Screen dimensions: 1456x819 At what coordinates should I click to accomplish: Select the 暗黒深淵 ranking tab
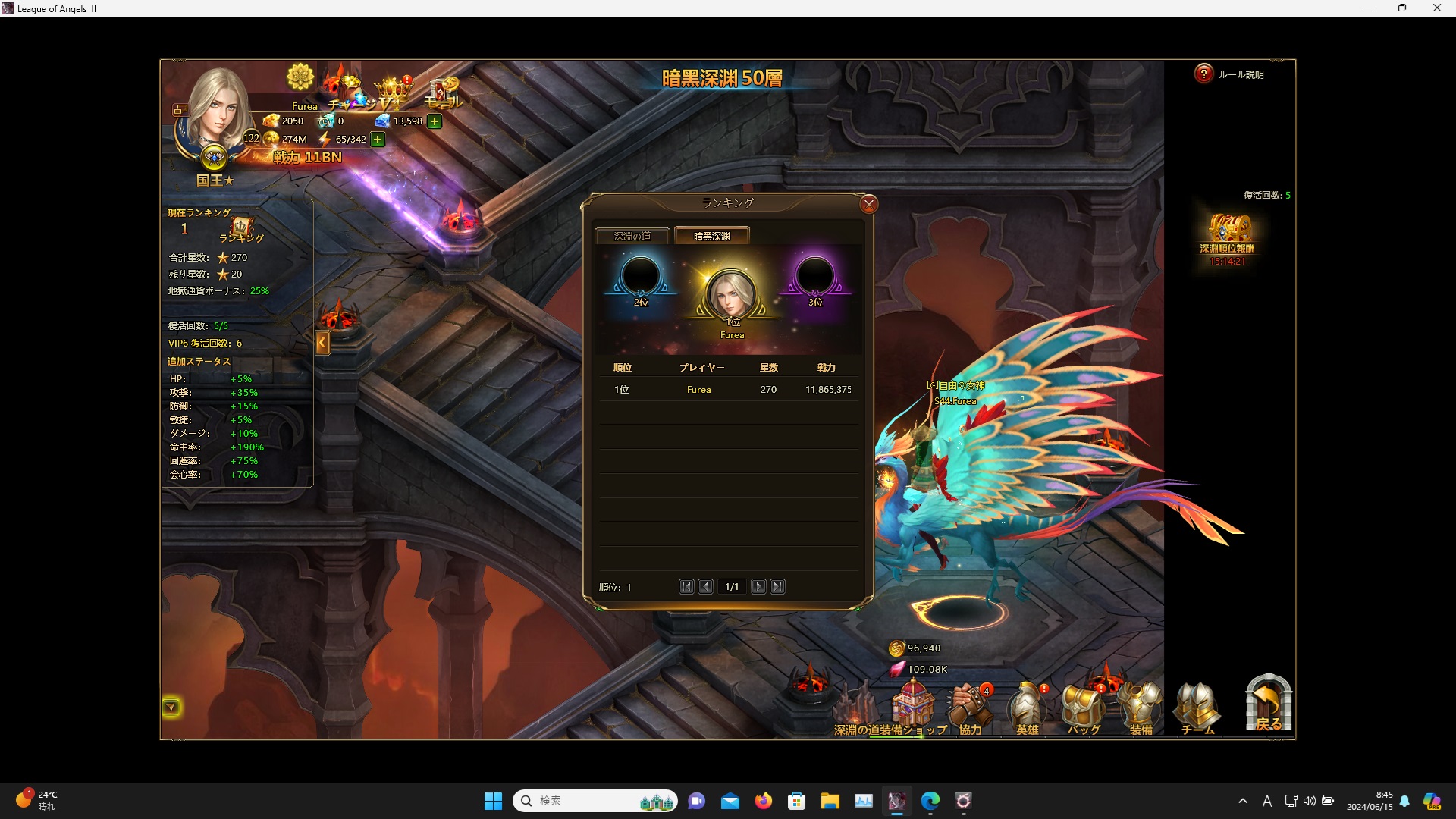click(711, 236)
